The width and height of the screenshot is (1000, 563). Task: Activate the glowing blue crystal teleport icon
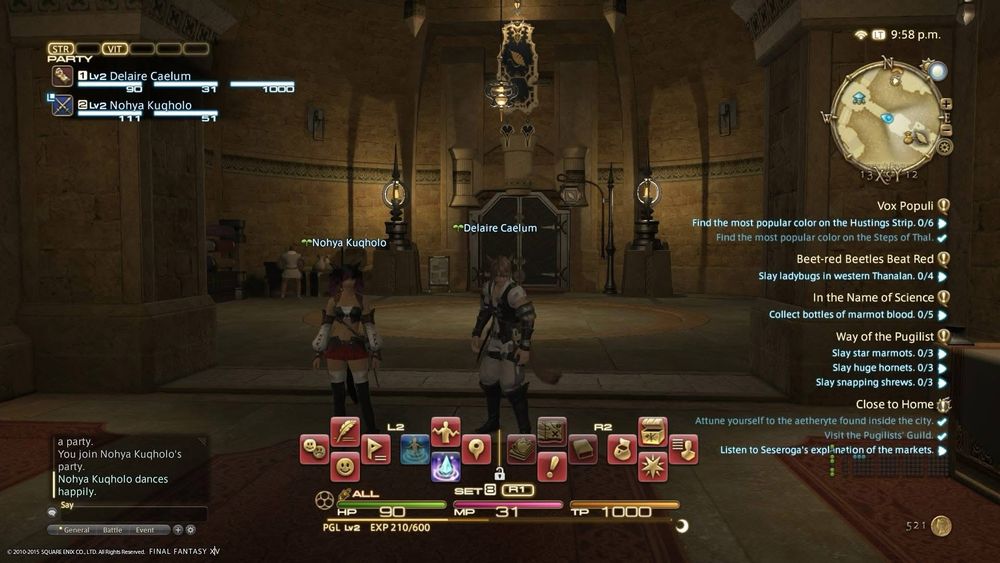pyautogui.click(x=446, y=466)
